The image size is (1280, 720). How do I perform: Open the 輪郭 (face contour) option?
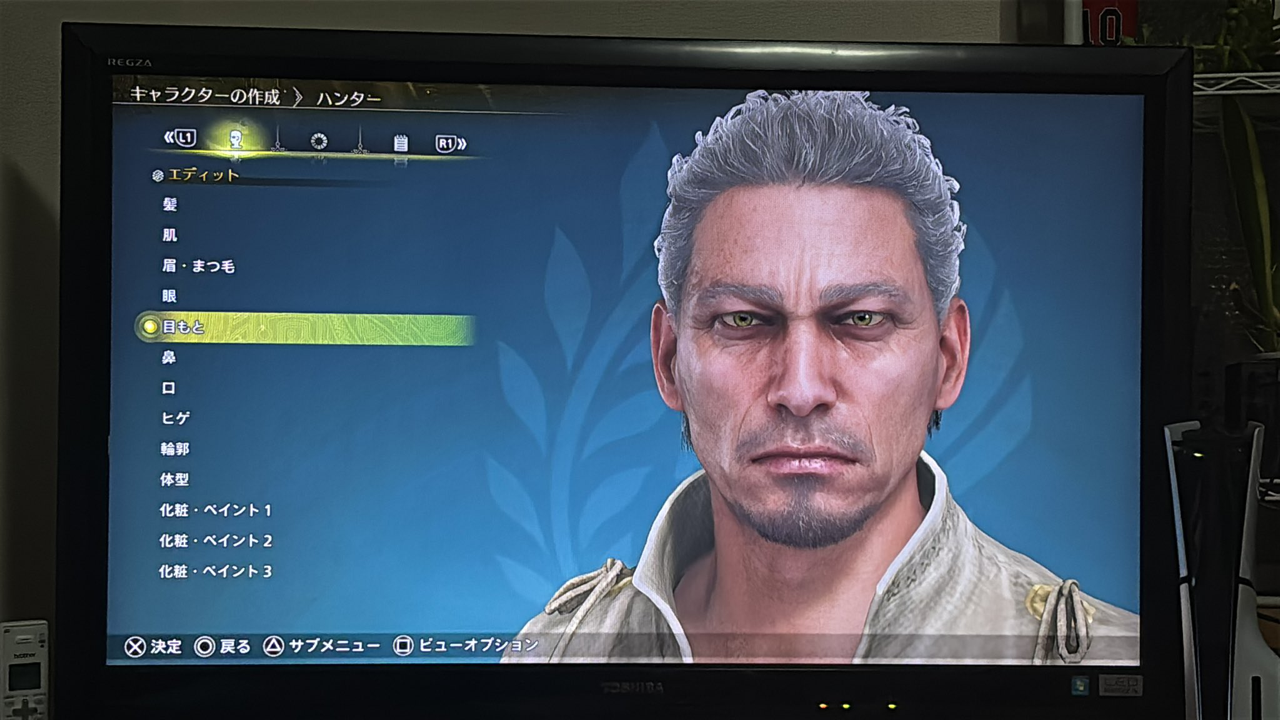point(174,449)
